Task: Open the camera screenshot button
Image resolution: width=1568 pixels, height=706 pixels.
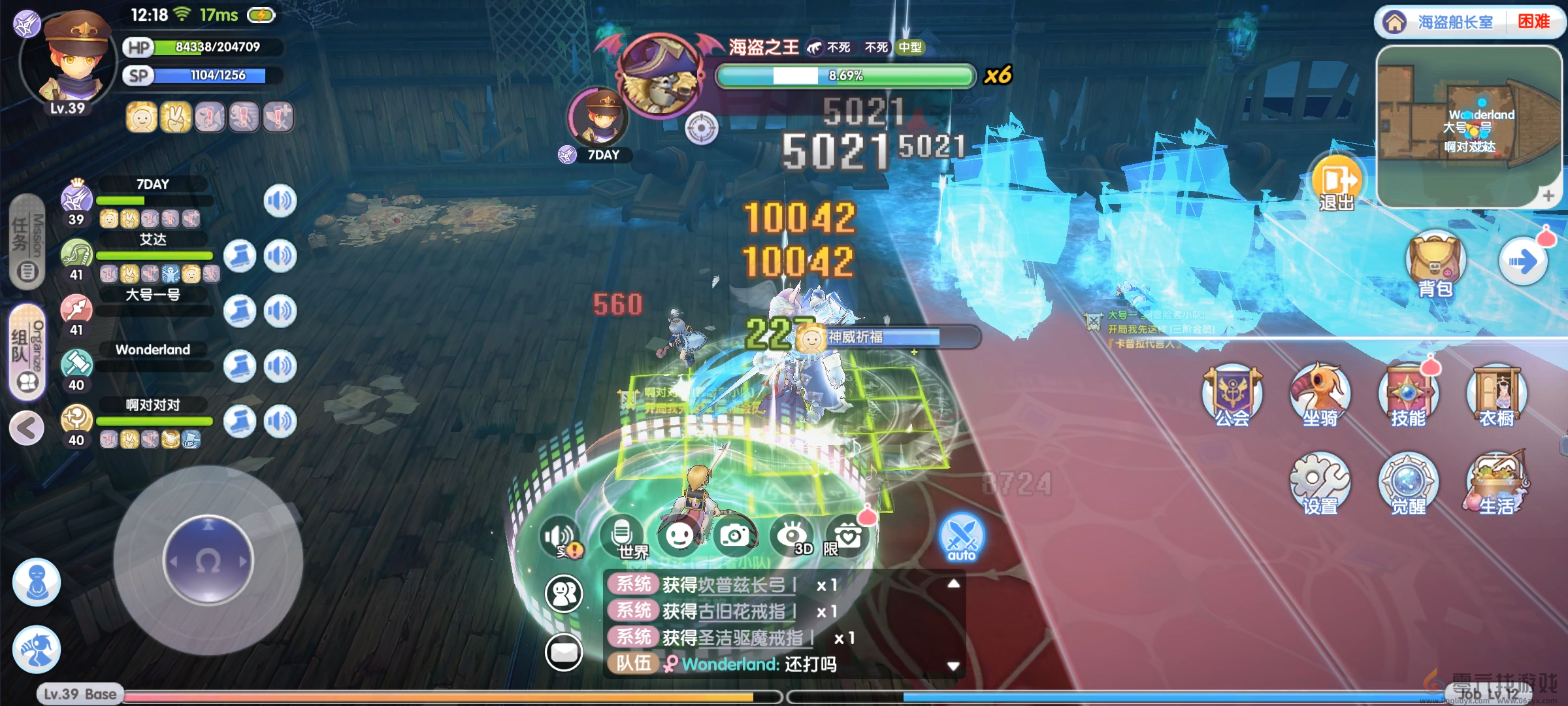Action: tap(735, 536)
